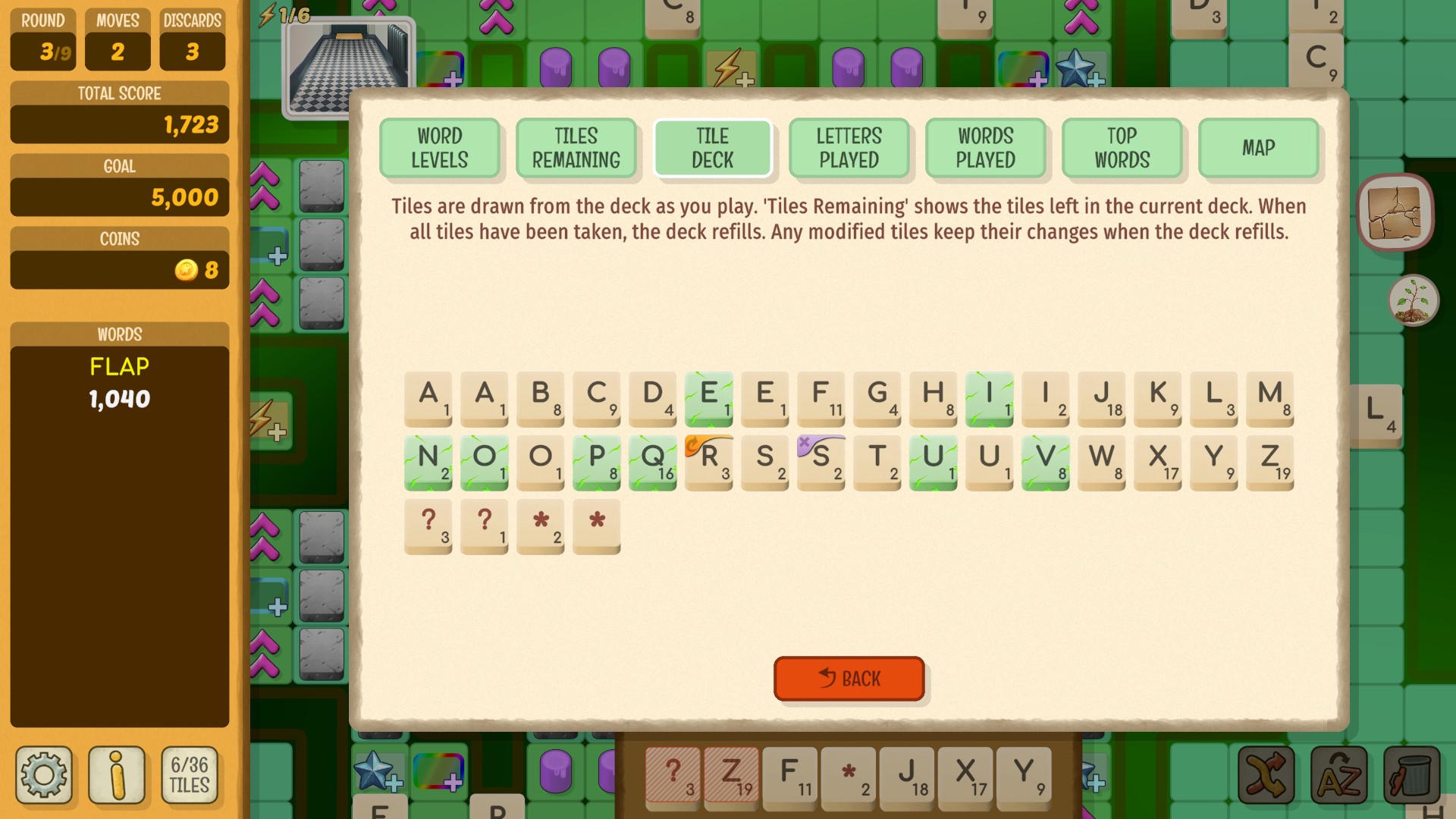Sort rack tiles alphabetically with AZ button
Viewport: 1456px width, 819px height.
(x=1338, y=775)
